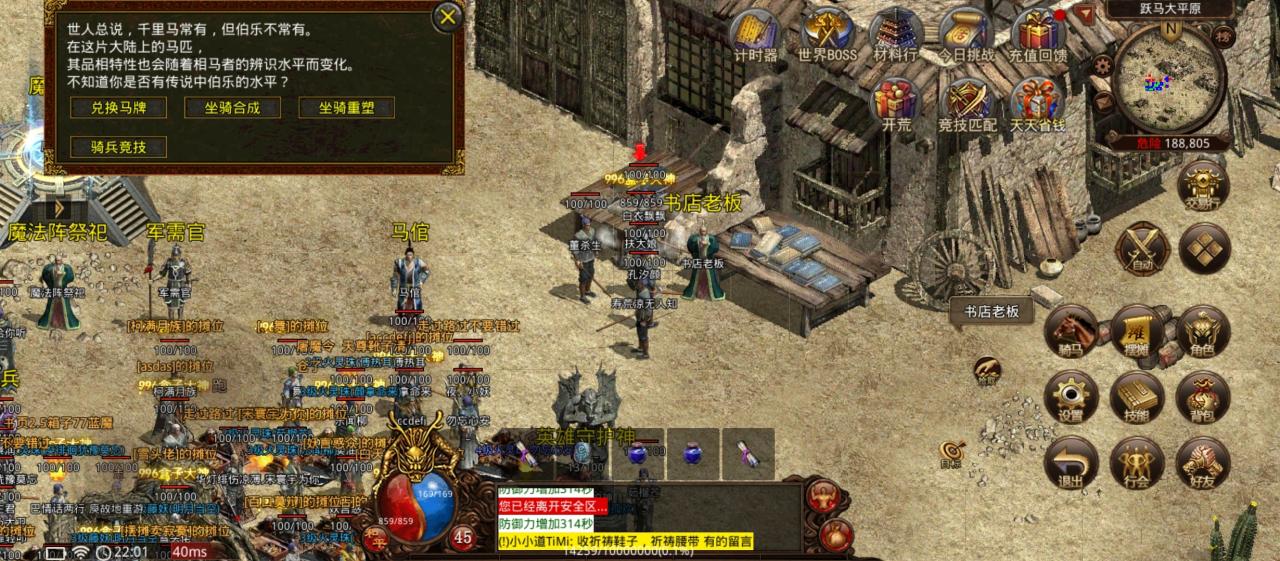The image size is (1280, 561).
Task: Open the 技能 skills book
Action: point(1137,397)
